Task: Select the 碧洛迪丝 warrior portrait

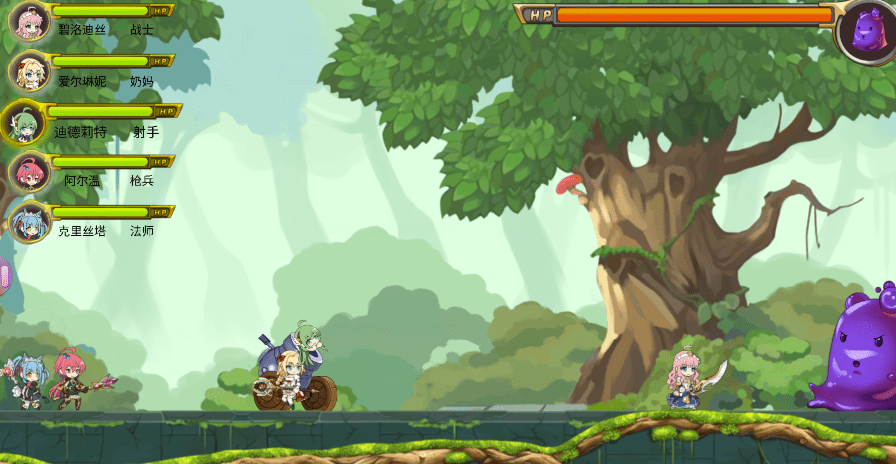Action: [x=29, y=20]
